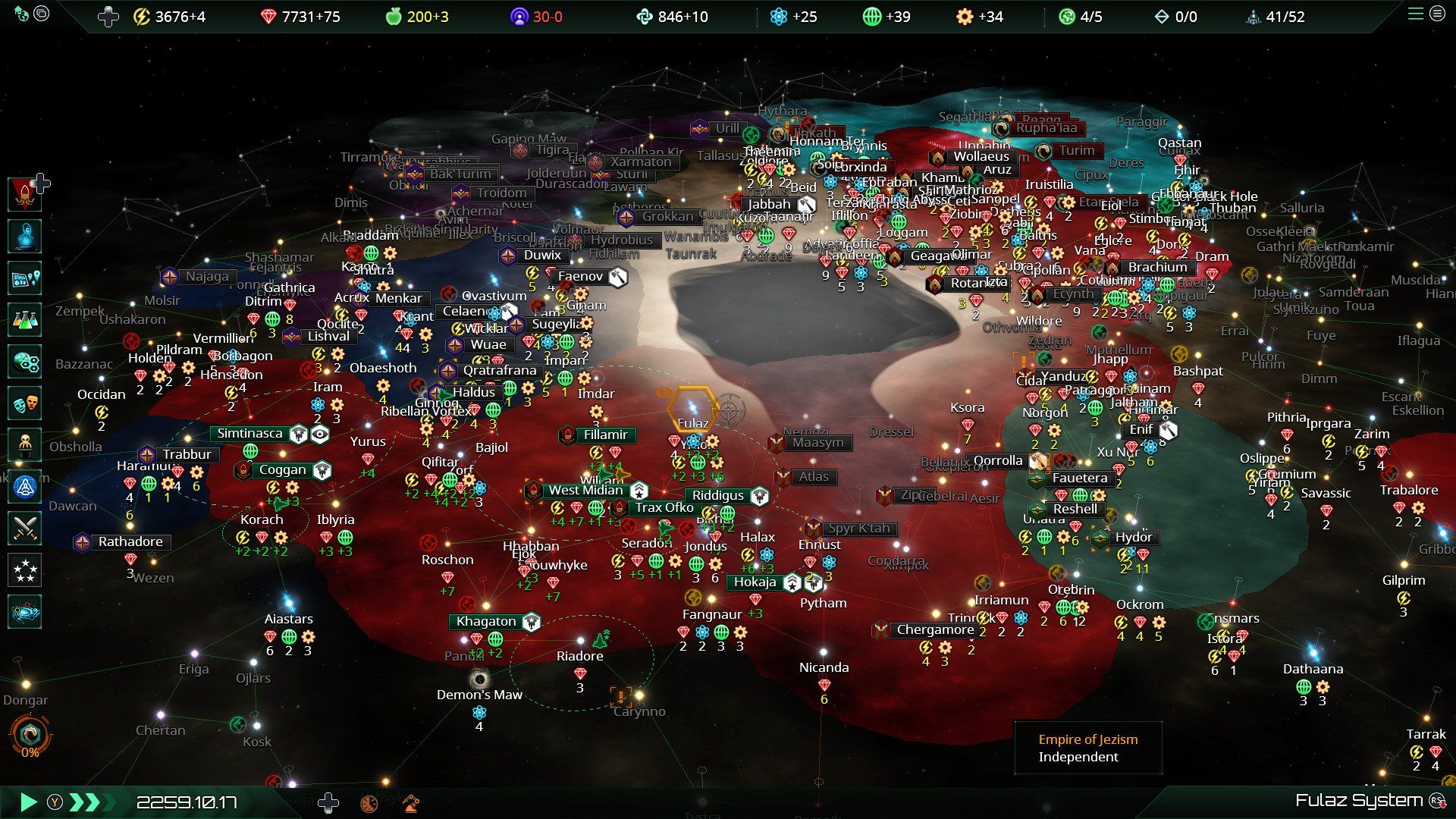The image size is (1456, 819).
Task: Open the game menu via hamburger icon
Action: 1417,14
